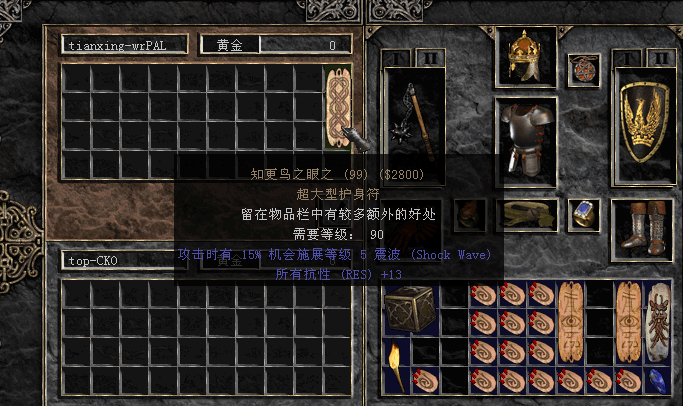
Task: Select the red amulet slot
Action: 583,69
